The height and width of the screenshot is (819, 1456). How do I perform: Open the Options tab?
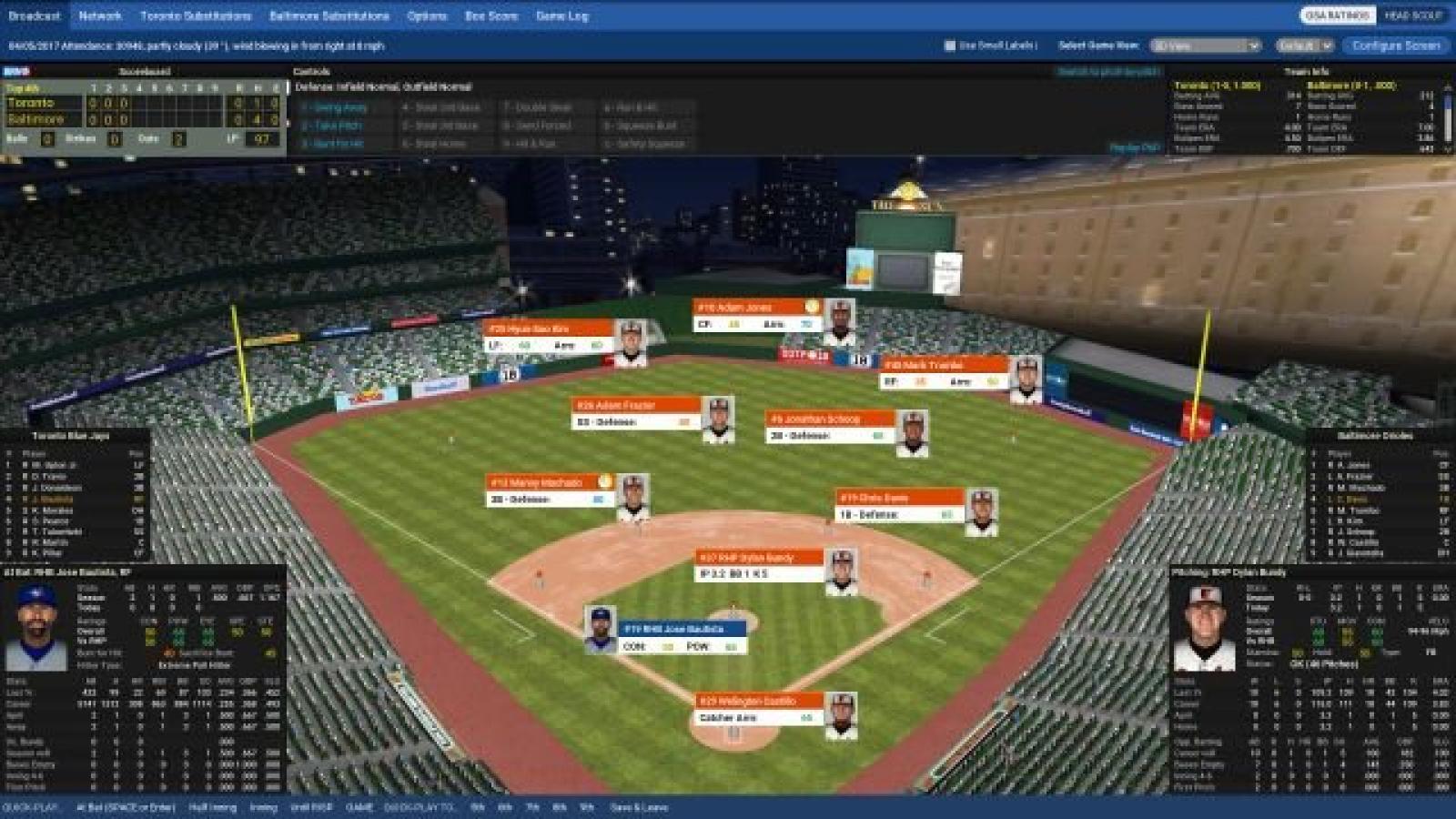coord(427,15)
